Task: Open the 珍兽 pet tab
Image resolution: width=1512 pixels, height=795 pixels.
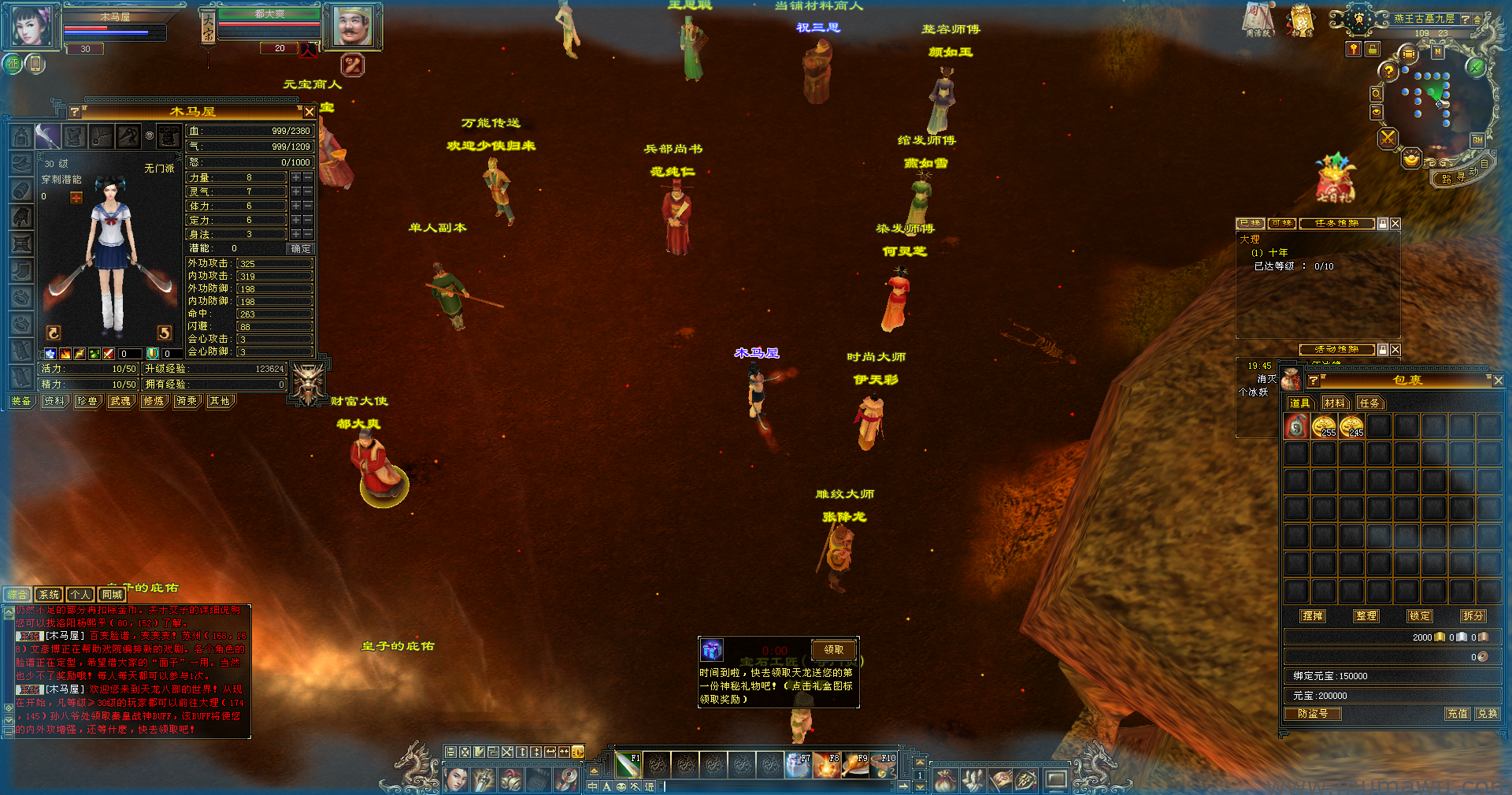Action: pos(87,401)
